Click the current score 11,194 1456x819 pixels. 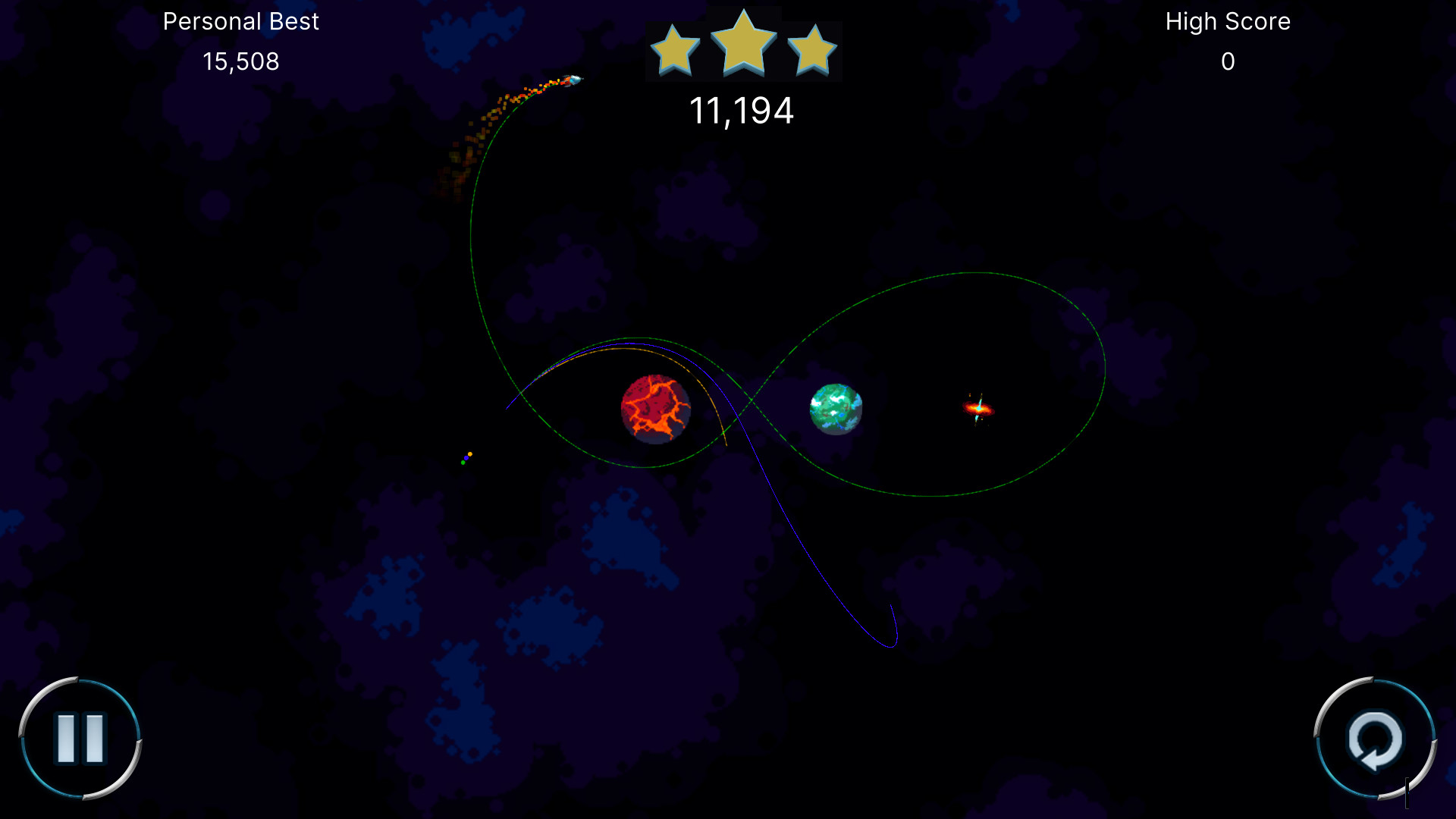(743, 111)
